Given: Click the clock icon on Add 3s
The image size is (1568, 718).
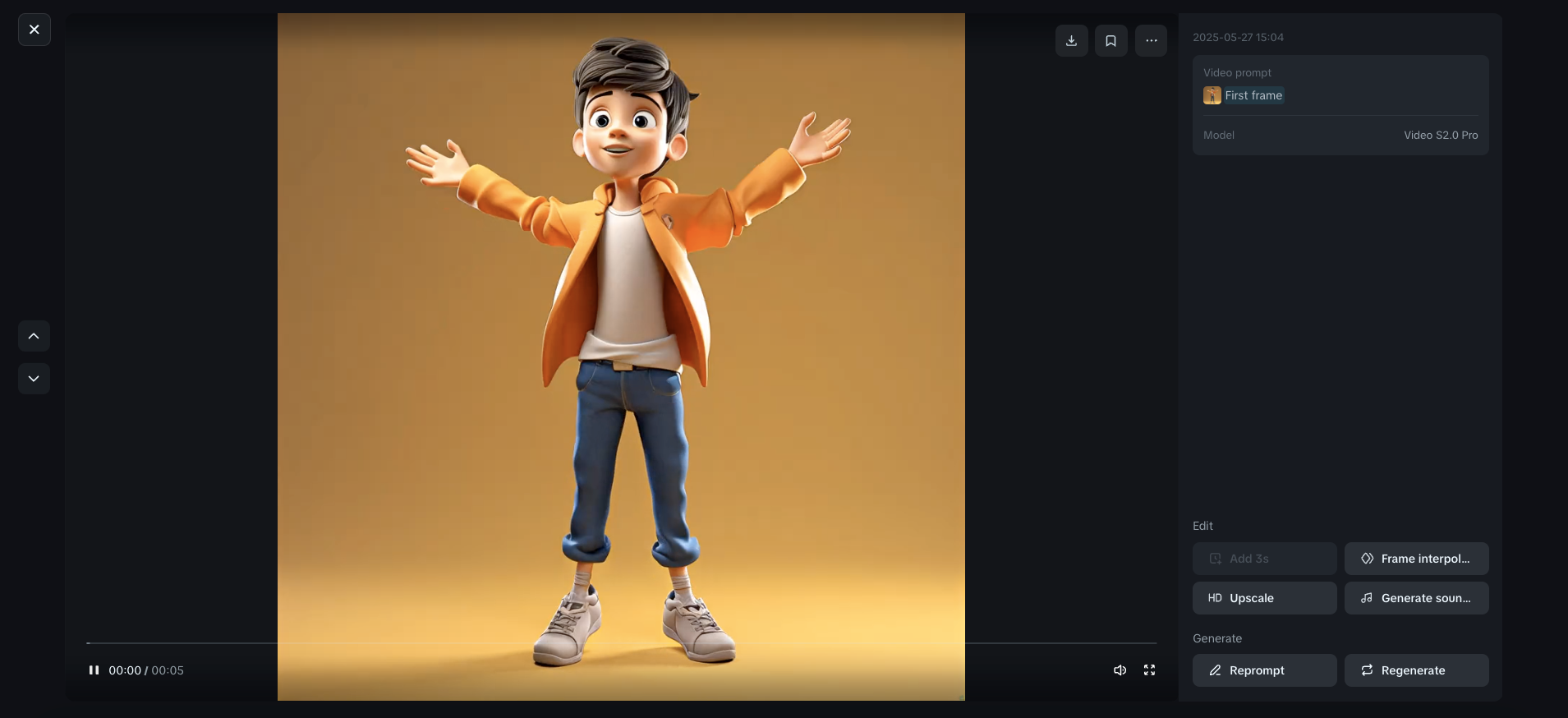Looking at the screenshot, I should (x=1215, y=559).
